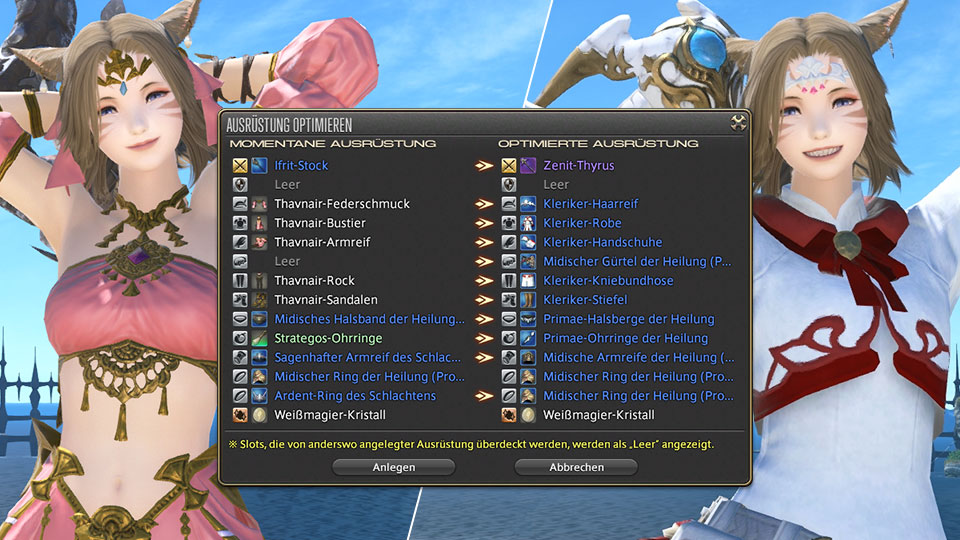Click the Kleriker-Stiefel entry

[585, 300]
